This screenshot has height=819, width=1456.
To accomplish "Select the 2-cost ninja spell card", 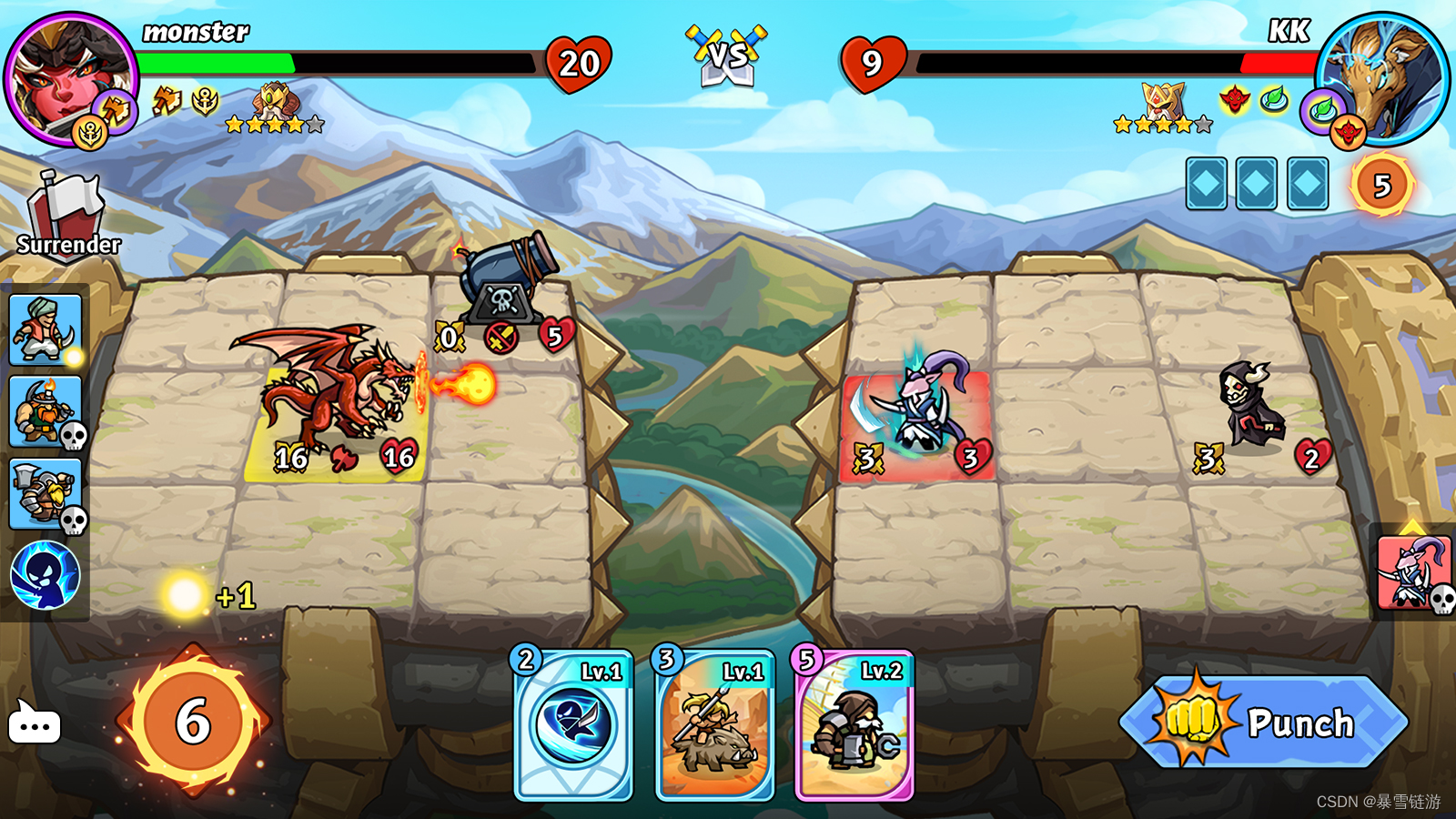I will pos(574,726).
